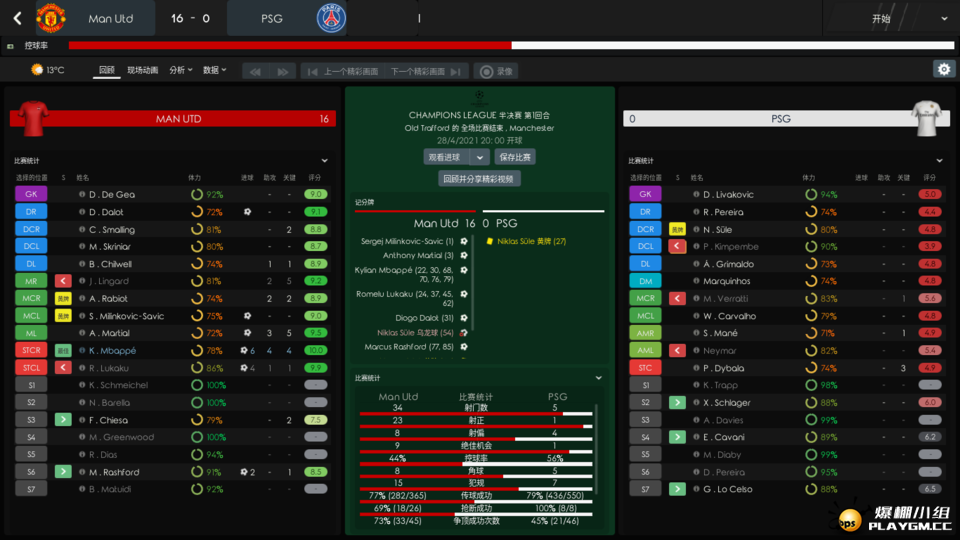Click the 观看进球 button

445,157
